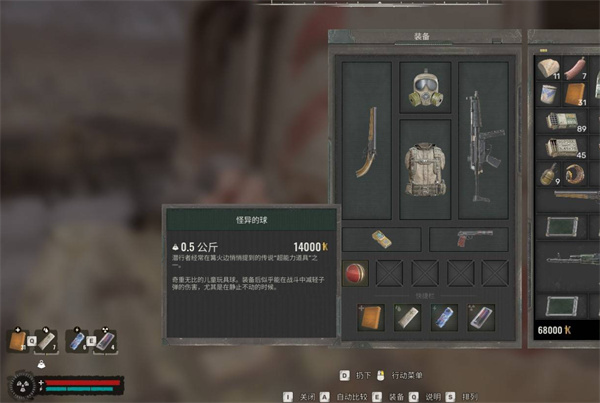Select the assault rifle weapon slot
Screen dimensions: 600x403
[x=484, y=141]
